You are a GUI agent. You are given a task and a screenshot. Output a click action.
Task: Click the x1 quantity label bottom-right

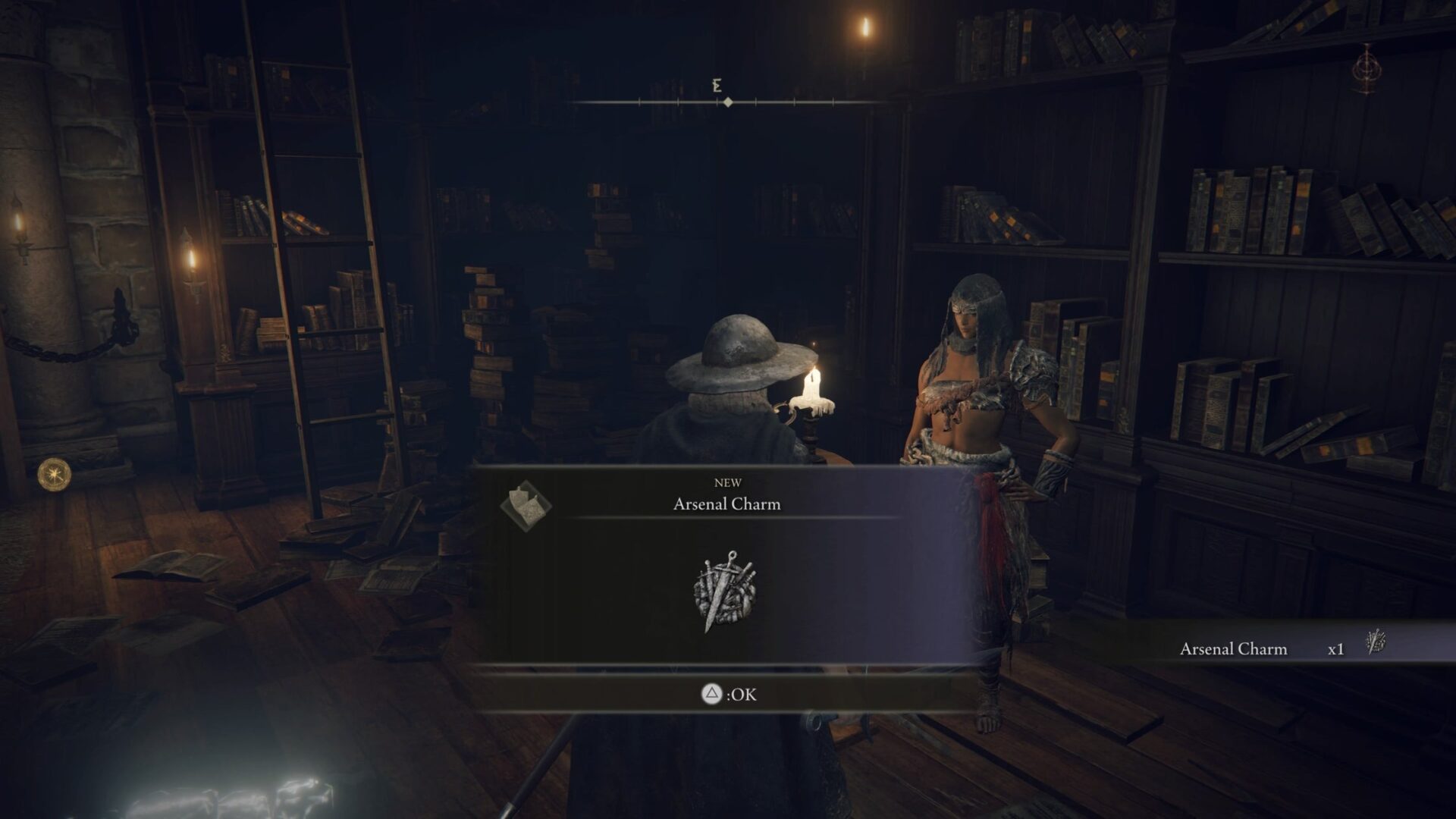click(1334, 649)
